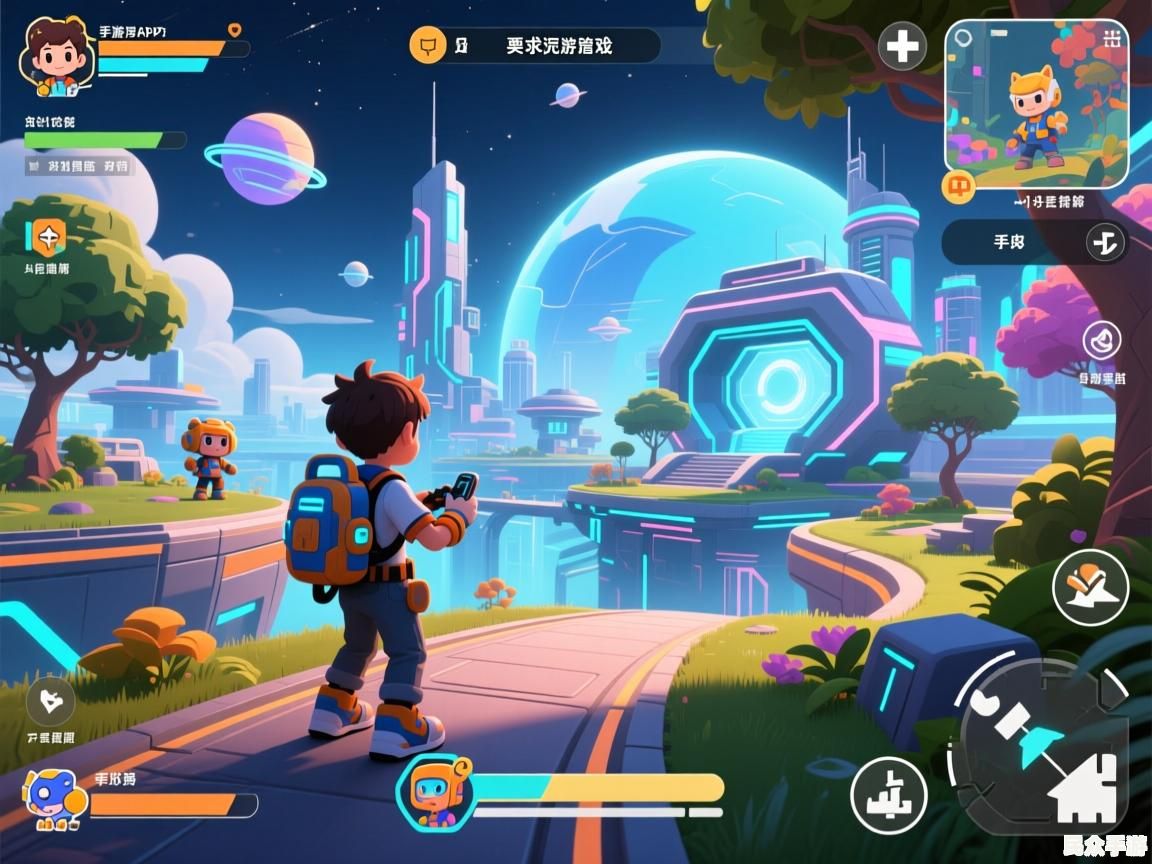The height and width of the screenshot is (864, 1152).
Task: Open the player profile portrait
Action: (57, 56)
